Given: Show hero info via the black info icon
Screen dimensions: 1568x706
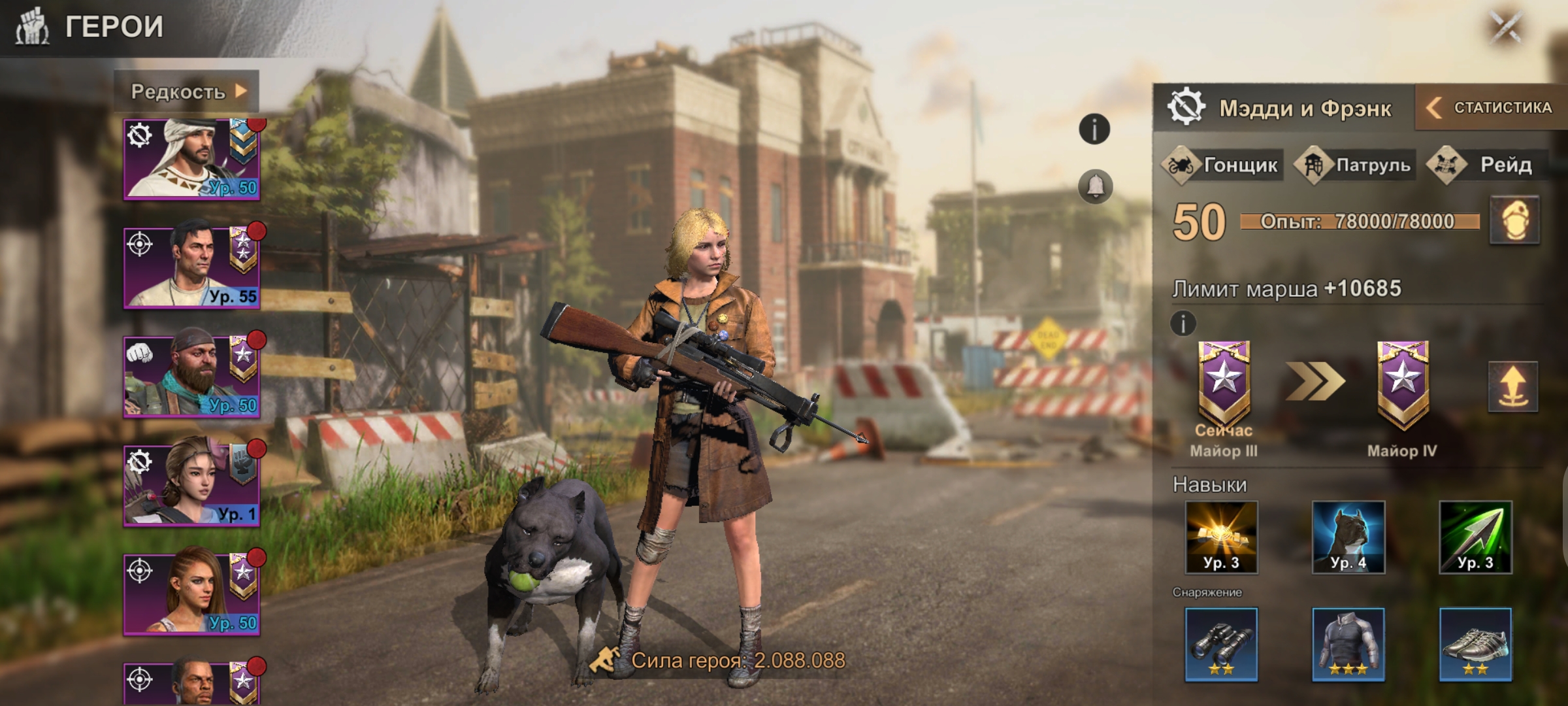Looking at the screenshot, I should [x=1094, y=129].
